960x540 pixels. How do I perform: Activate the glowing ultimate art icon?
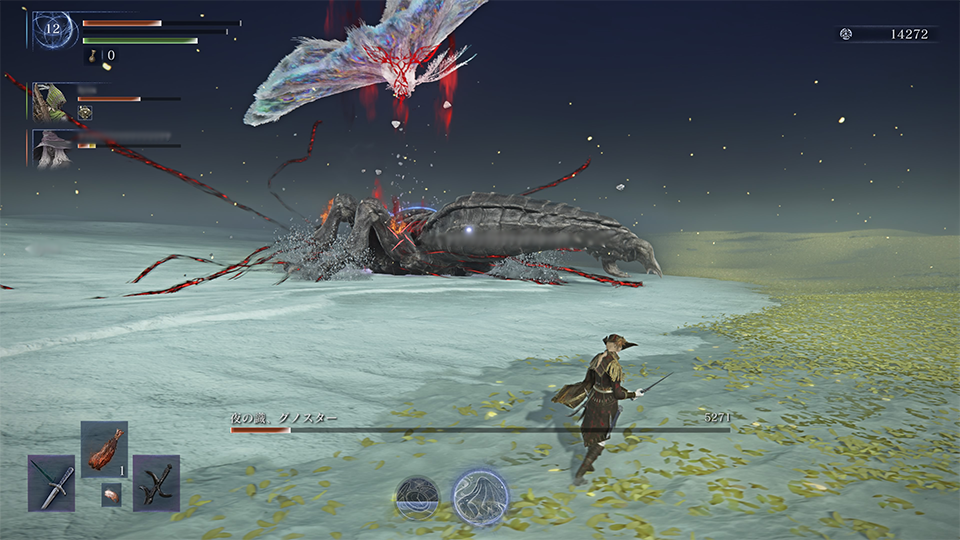coord(480,497)
